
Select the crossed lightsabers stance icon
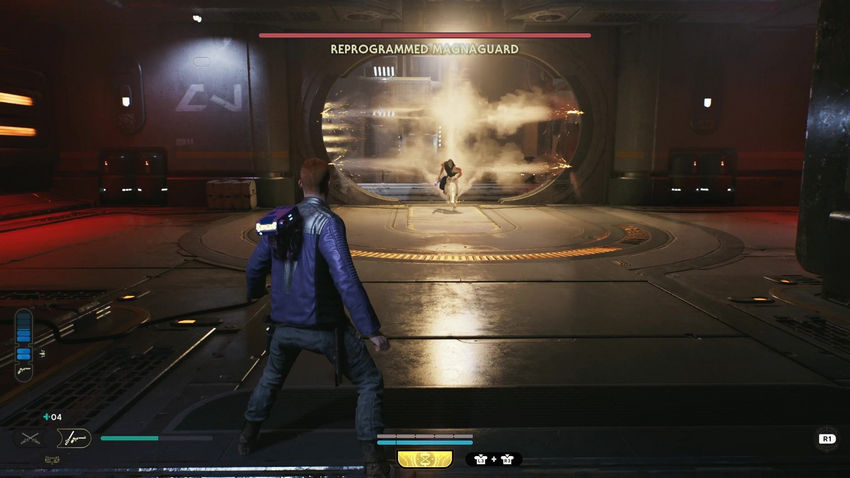tap(30, 437)
